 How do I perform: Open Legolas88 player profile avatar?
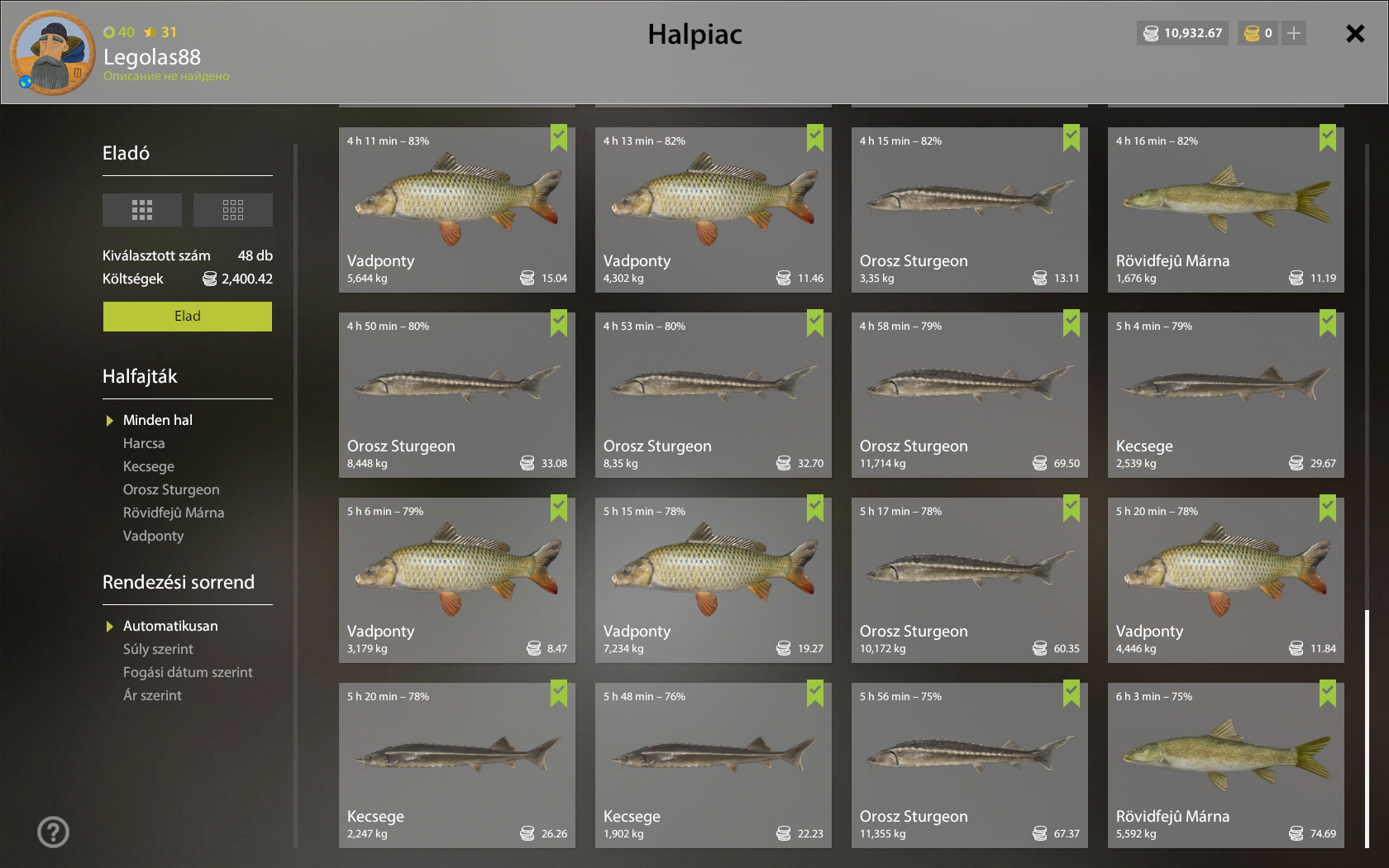pos(52,53)
